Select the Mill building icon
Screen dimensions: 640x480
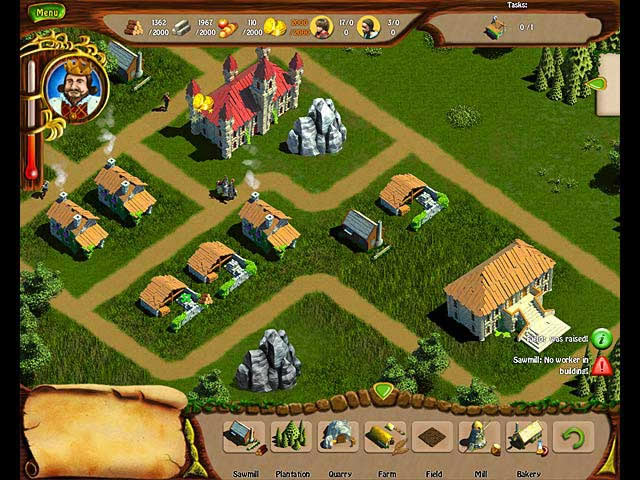tap(479, 437)
